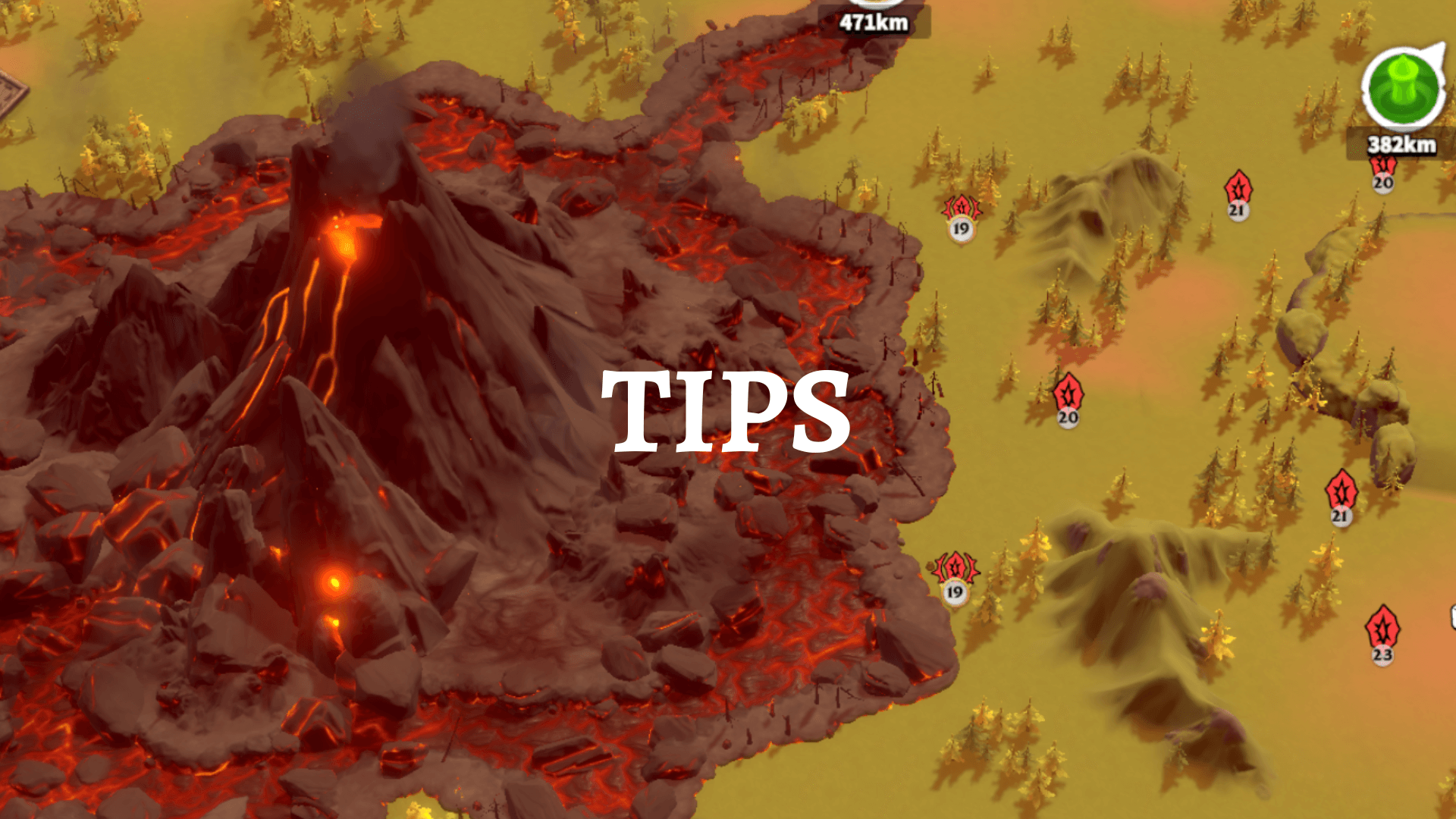1456x819 pixels.
Task: Click the glowing lava vent on the volcano slope
Action: 345,243
